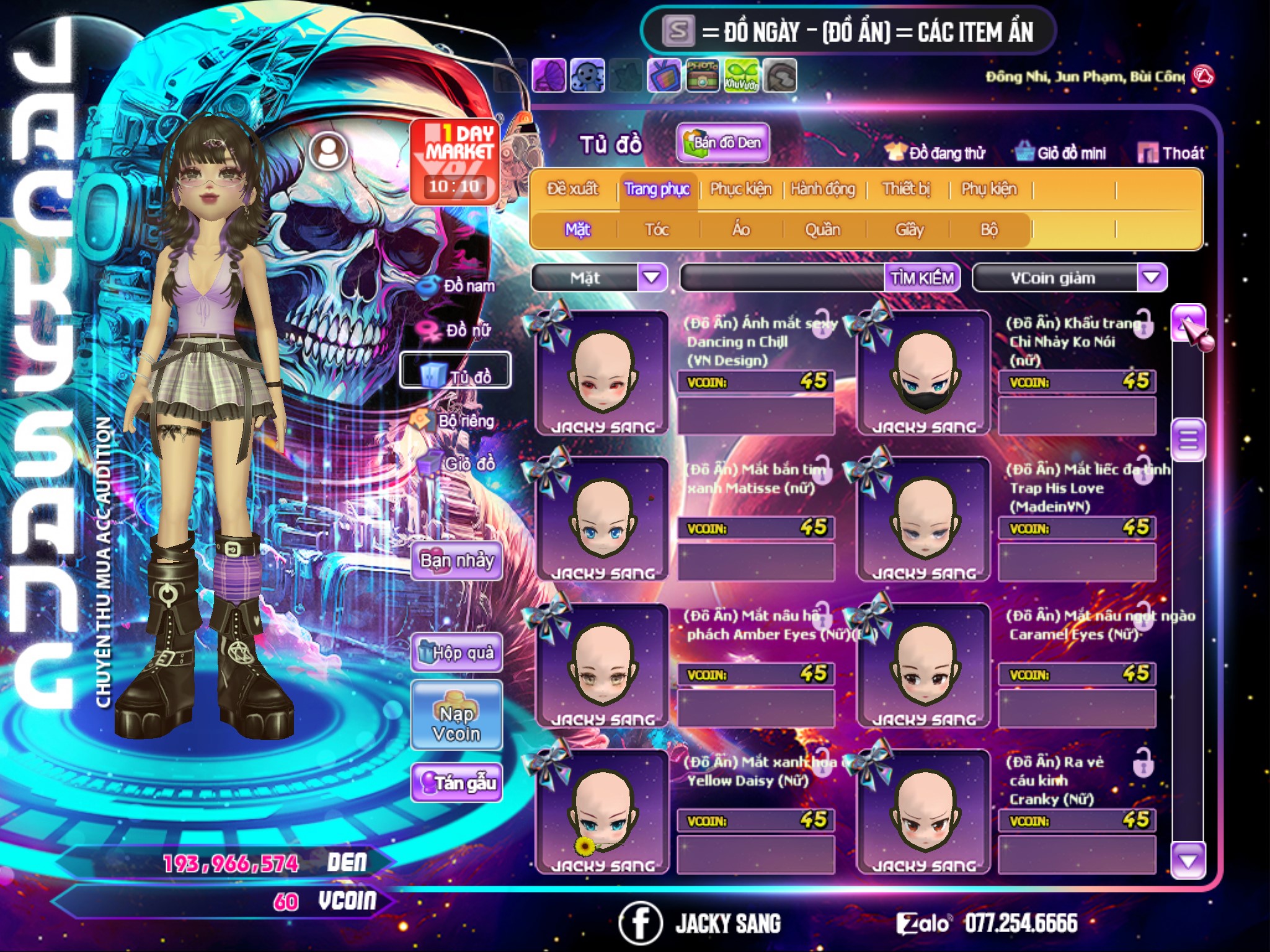Switch to the Phục kiện tab
1270x952 pixels.
pos(740,188)
